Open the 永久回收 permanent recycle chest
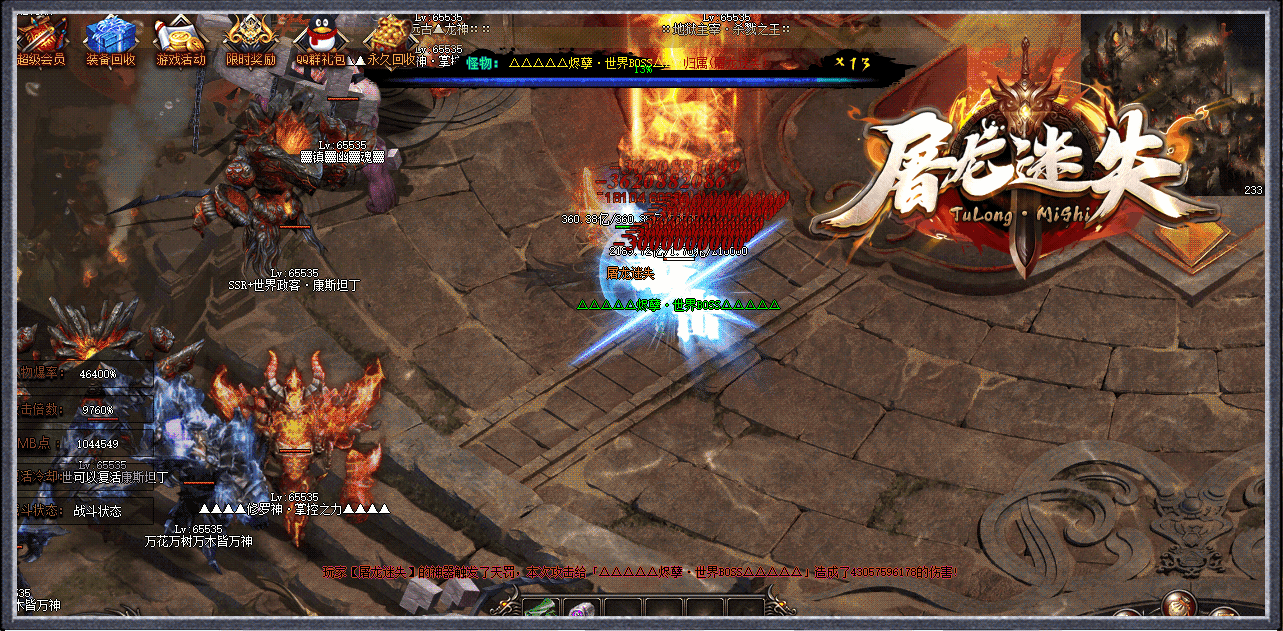 tap(385, 38)
